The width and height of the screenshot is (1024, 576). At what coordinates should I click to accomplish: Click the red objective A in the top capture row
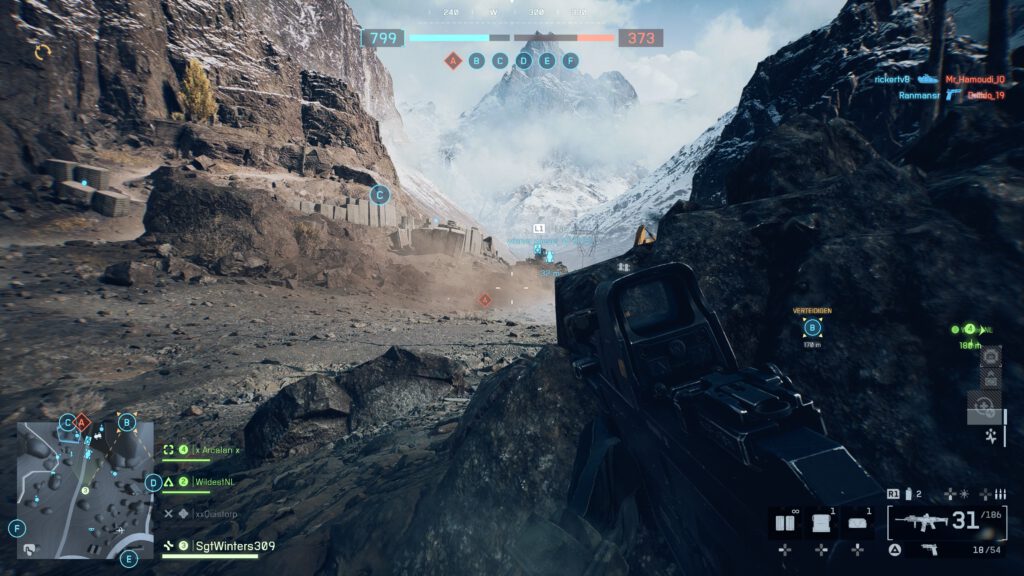tap(453, 61)
